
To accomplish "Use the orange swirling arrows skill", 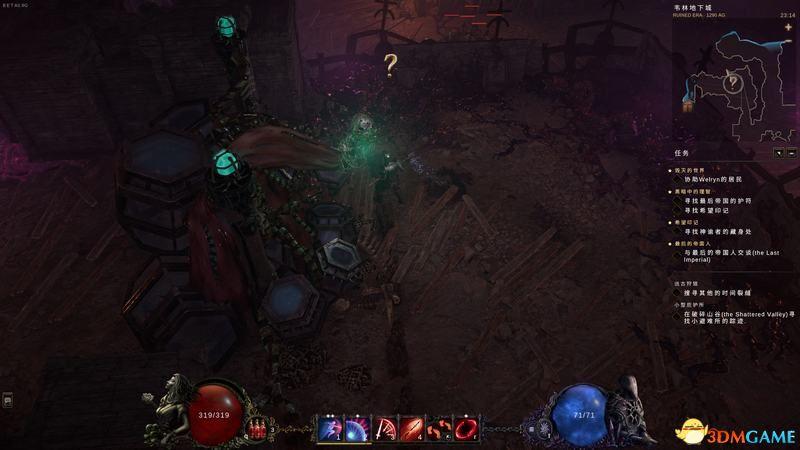I will click(439, 429).
